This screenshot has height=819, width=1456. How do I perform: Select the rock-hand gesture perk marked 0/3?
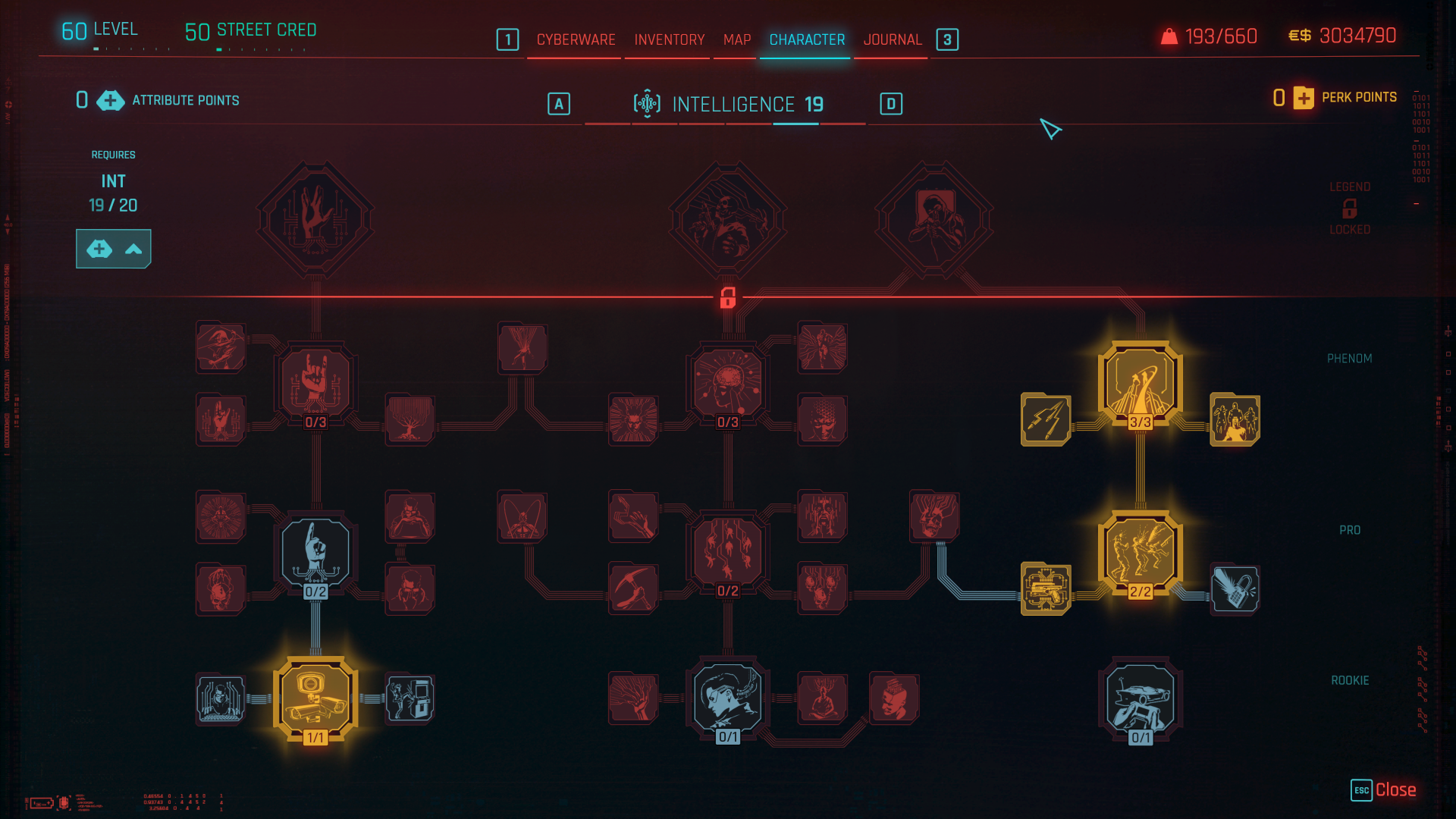315,383
